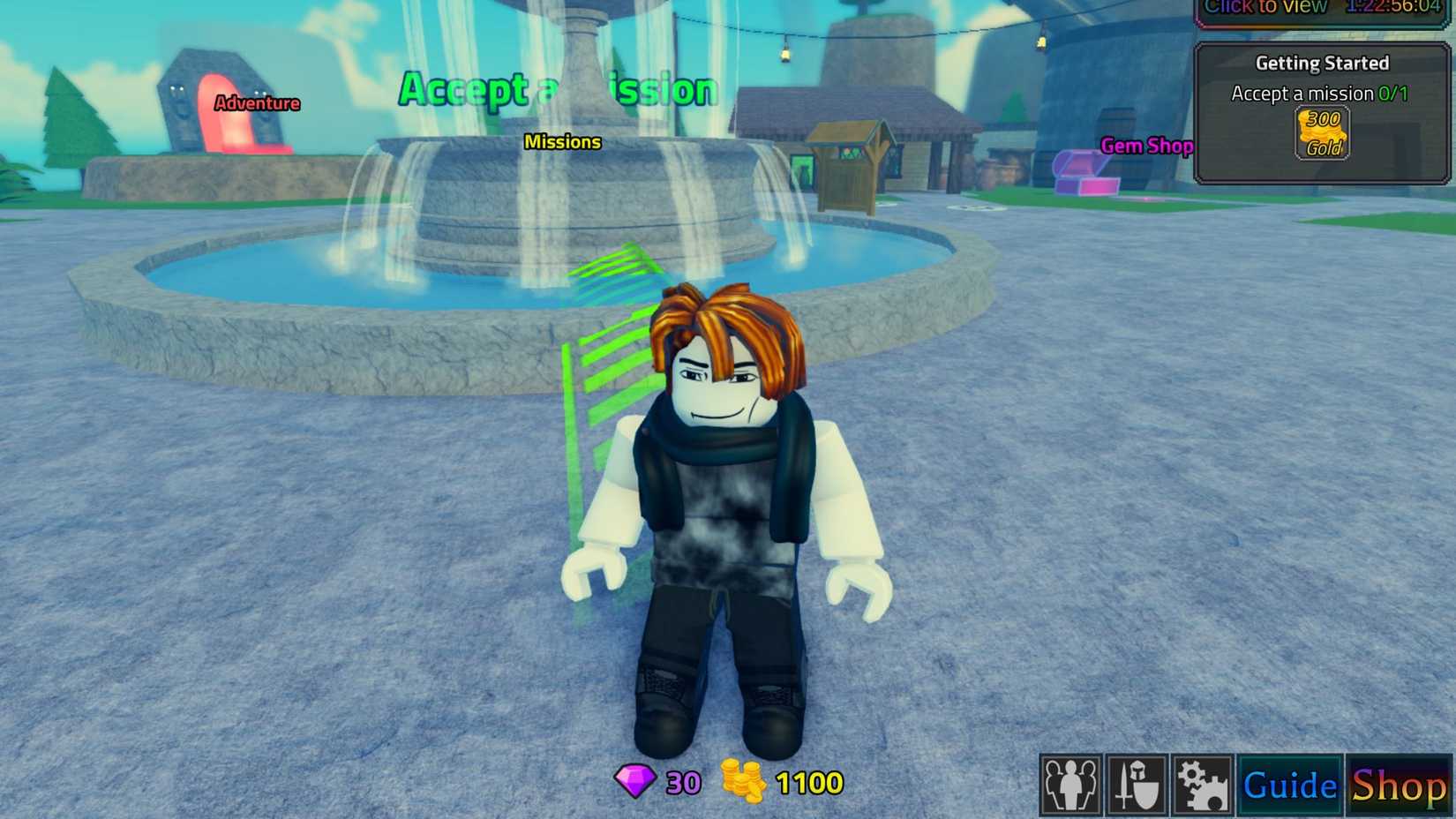The image size is (1456, 819).
Task: Open the Guide panel
Action: [x=1289, y=784]
